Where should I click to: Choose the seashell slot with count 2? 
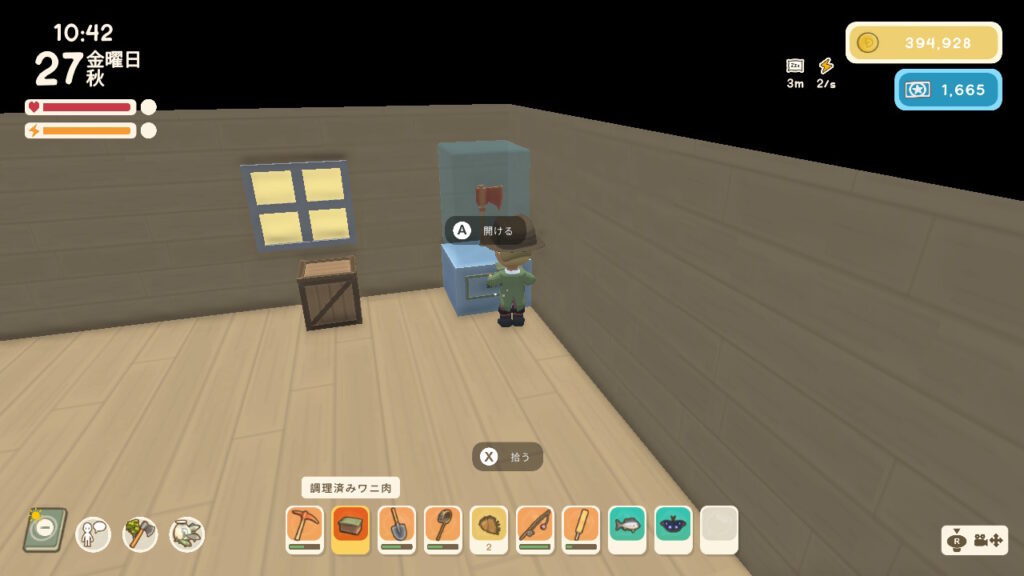489,528
